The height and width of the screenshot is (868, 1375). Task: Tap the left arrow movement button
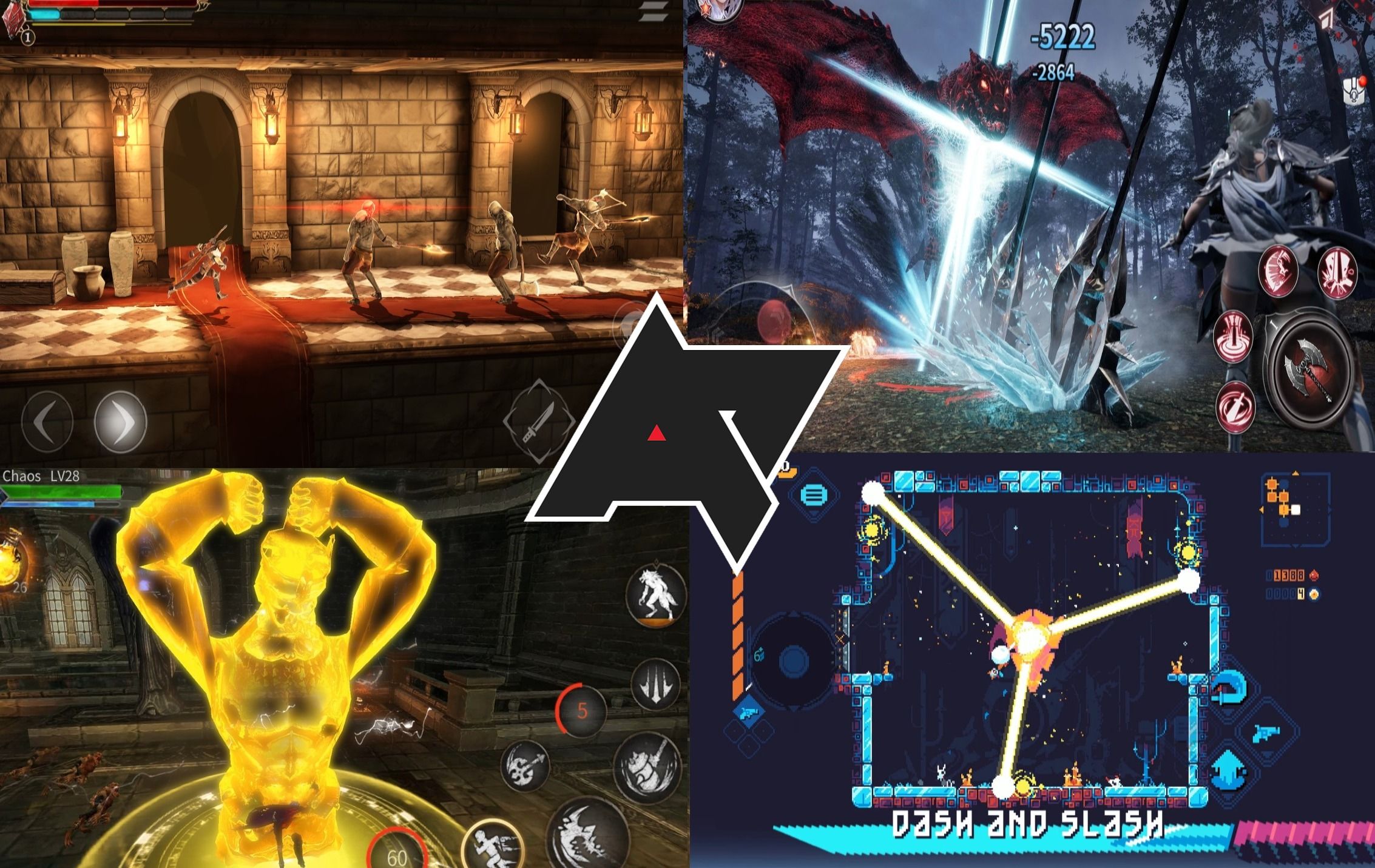click(47, 422)
